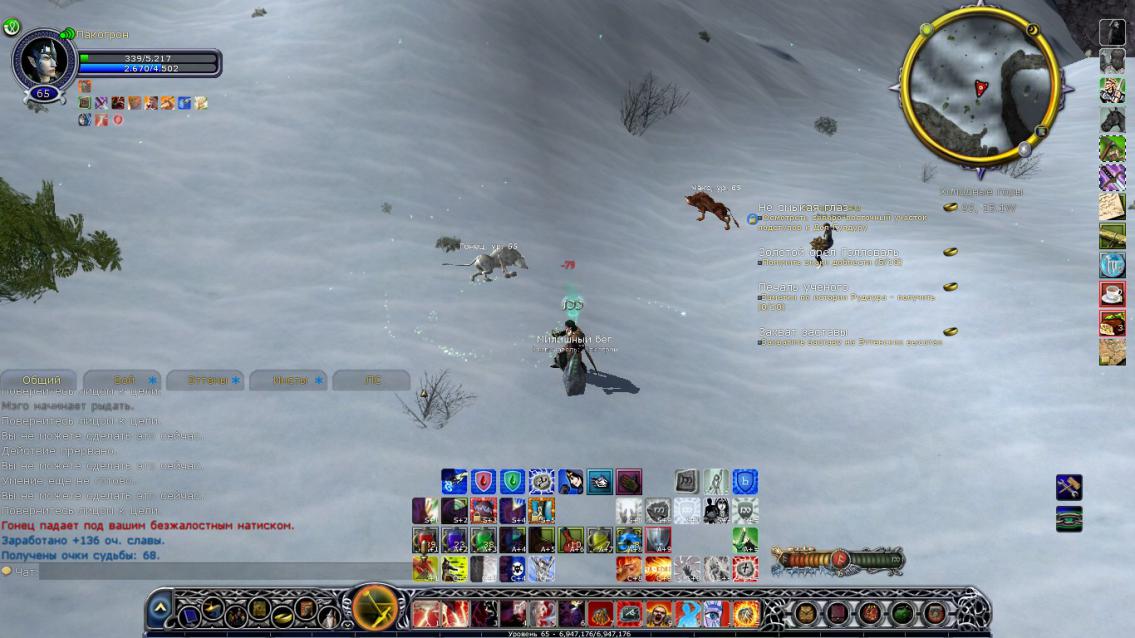Activate the red shield skill
Image resolution: width=1135 pixels, height=638 pixels.
484,482
